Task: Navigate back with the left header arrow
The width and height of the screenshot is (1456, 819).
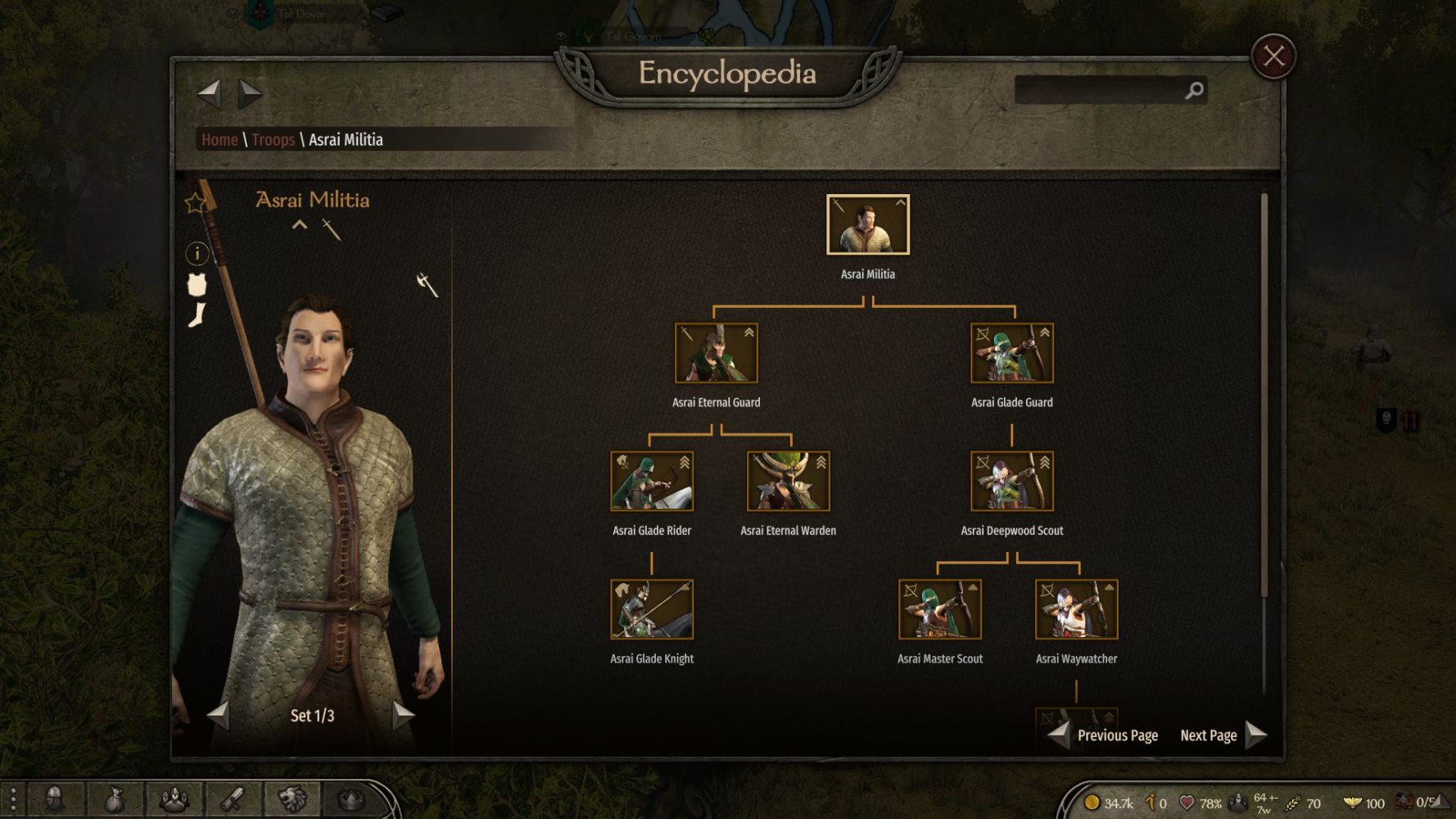Action: [x=210, y=93]
